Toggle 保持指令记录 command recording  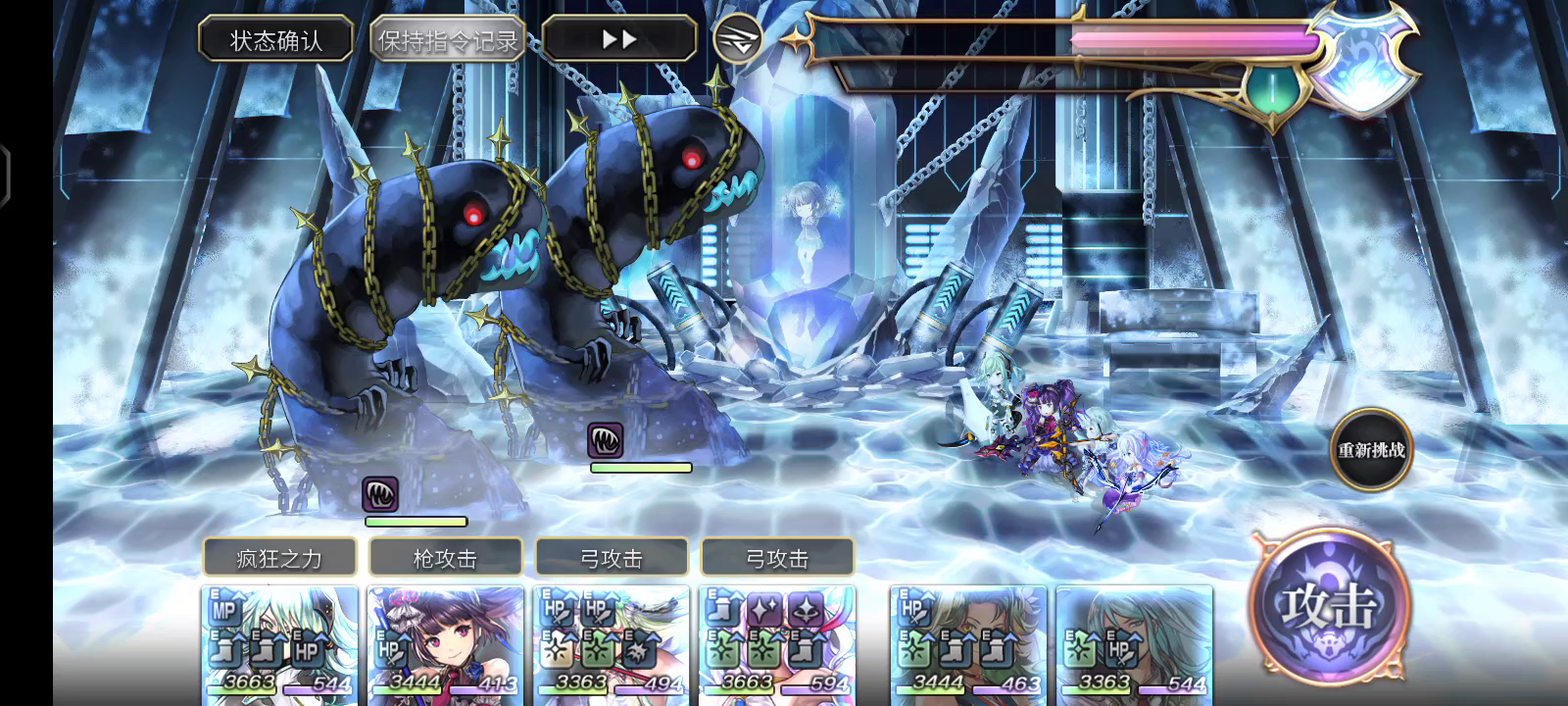tap(449, 40)
